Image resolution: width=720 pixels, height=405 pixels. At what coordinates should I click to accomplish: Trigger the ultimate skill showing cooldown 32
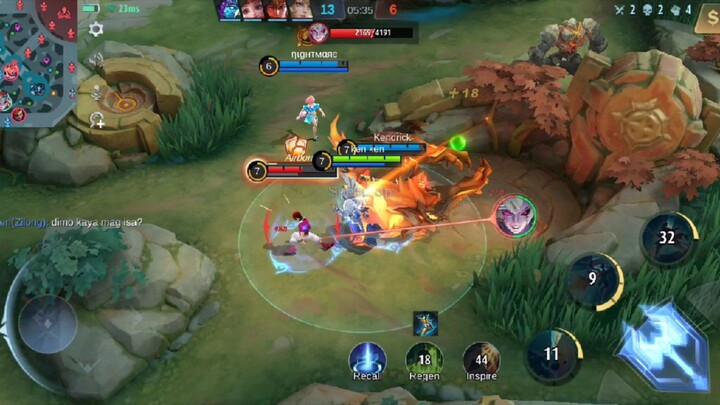tap(668, 238)
